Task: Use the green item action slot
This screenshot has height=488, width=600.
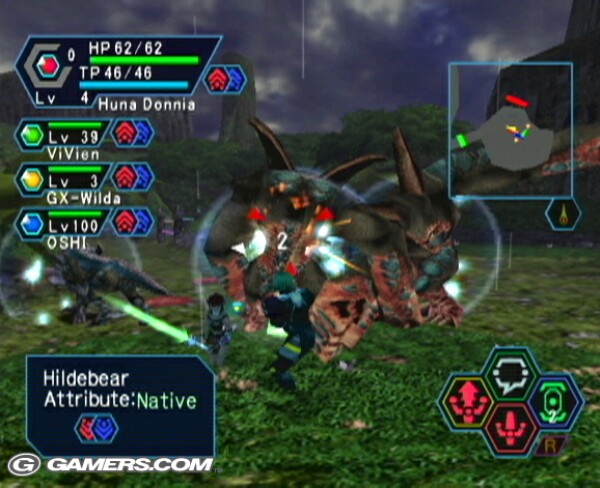Action: [x=555, y=399]
